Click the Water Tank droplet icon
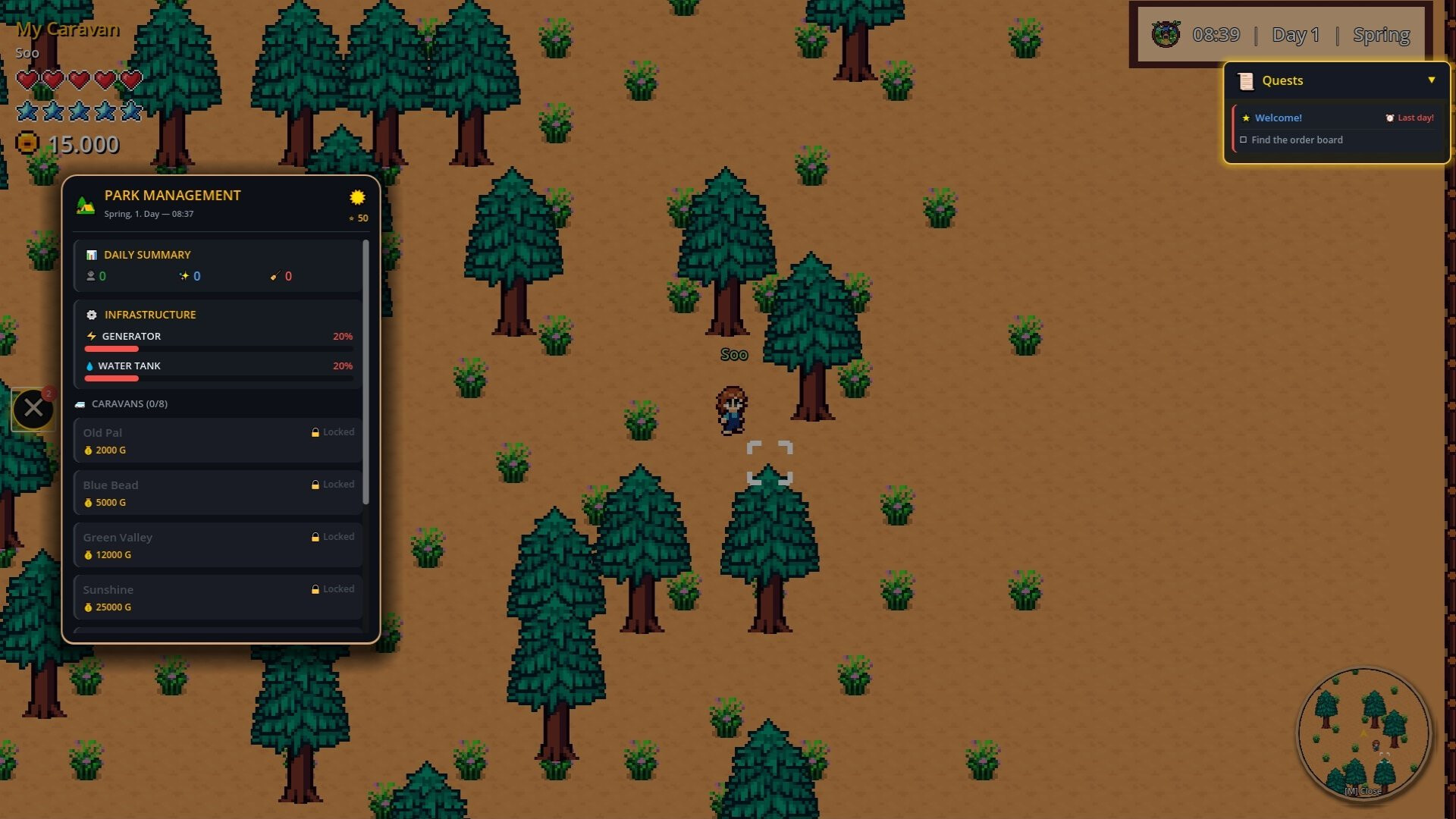This screenshot has height=819, width=1456. point(90,366)
